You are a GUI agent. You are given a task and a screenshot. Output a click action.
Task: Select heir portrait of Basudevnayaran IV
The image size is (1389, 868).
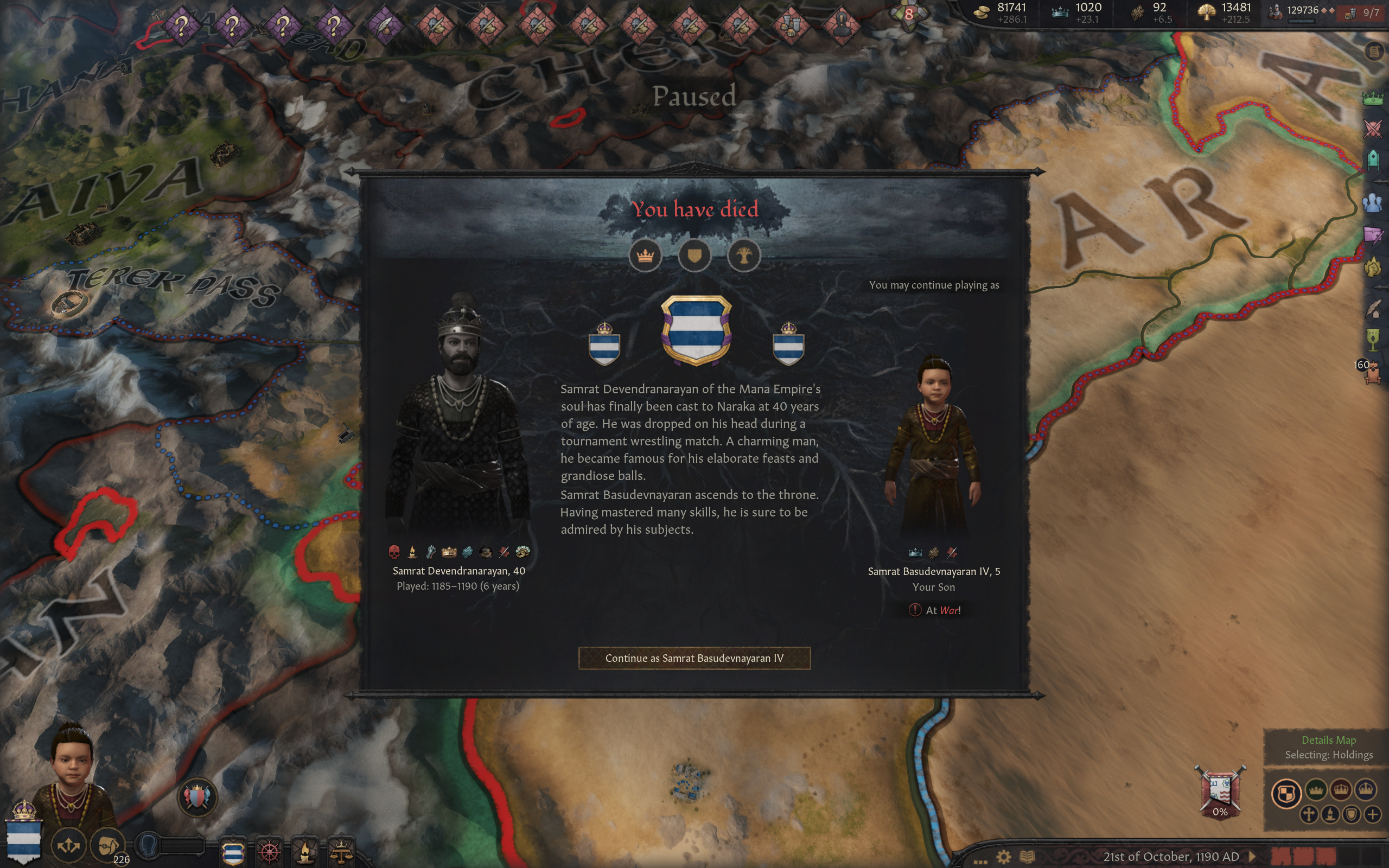(x=933, y=448)
